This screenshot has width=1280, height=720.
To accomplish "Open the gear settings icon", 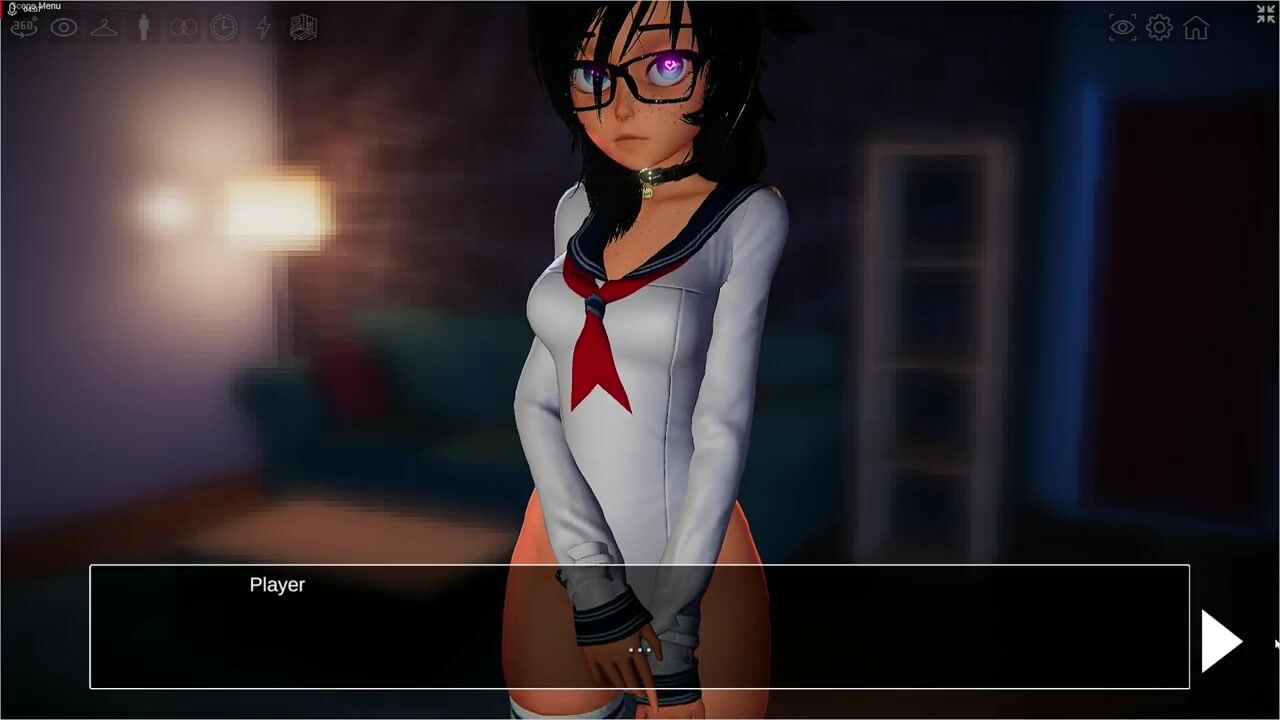I will (1159, 28).
